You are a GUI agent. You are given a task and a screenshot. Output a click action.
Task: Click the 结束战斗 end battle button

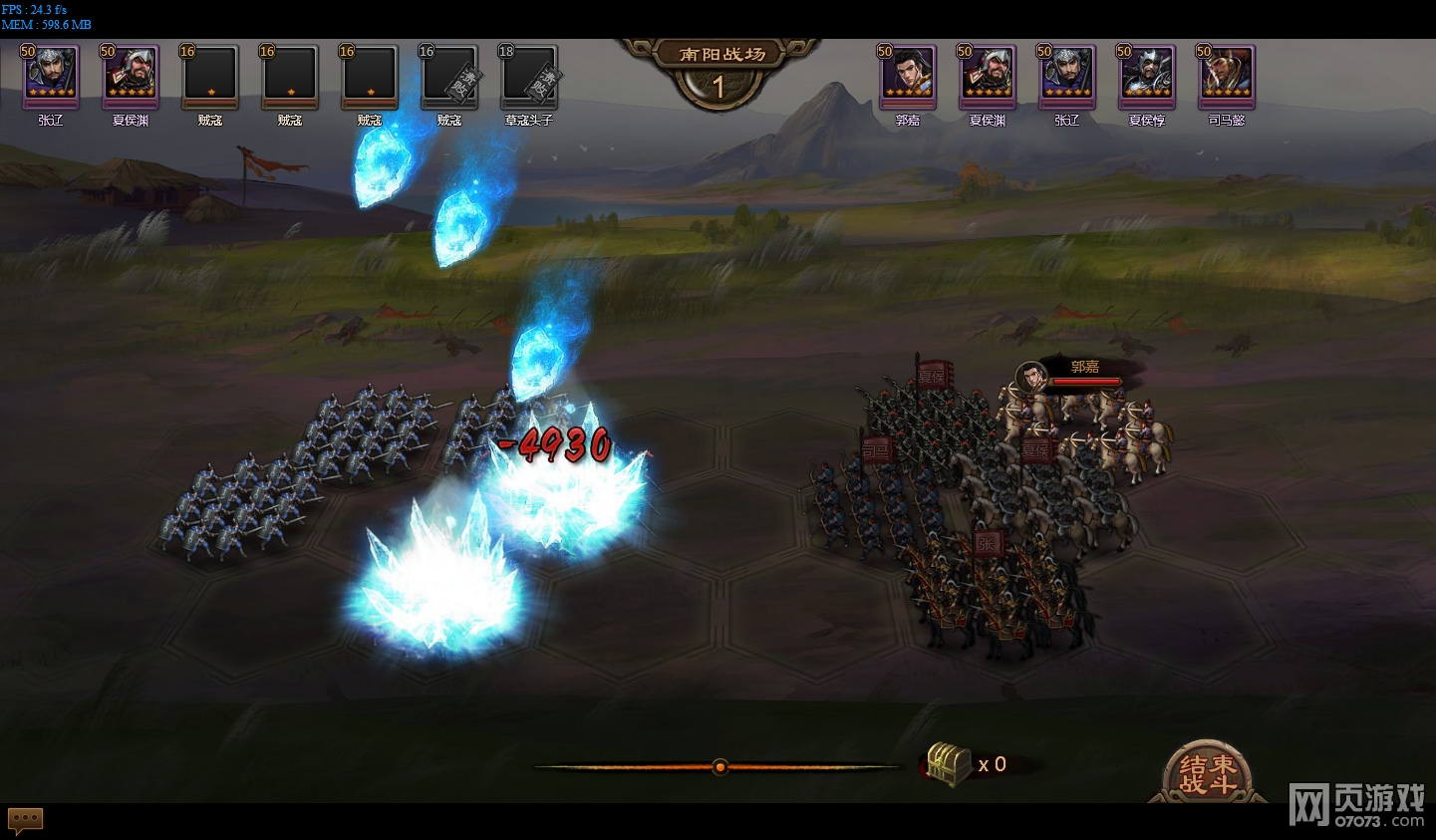point(1208,773)
